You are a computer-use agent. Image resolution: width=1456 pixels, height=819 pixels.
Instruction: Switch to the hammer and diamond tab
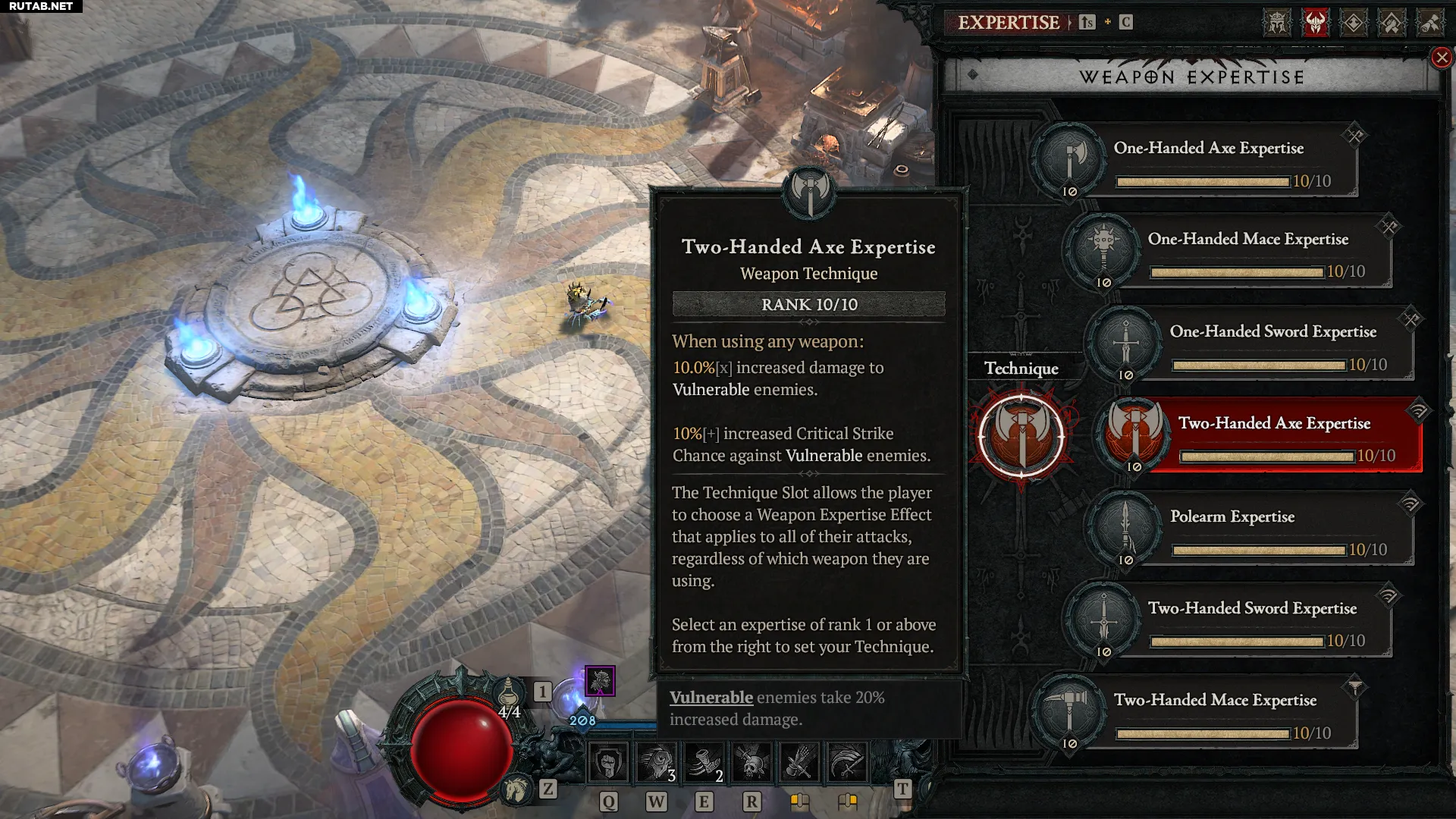click(x=1392, y=23)
